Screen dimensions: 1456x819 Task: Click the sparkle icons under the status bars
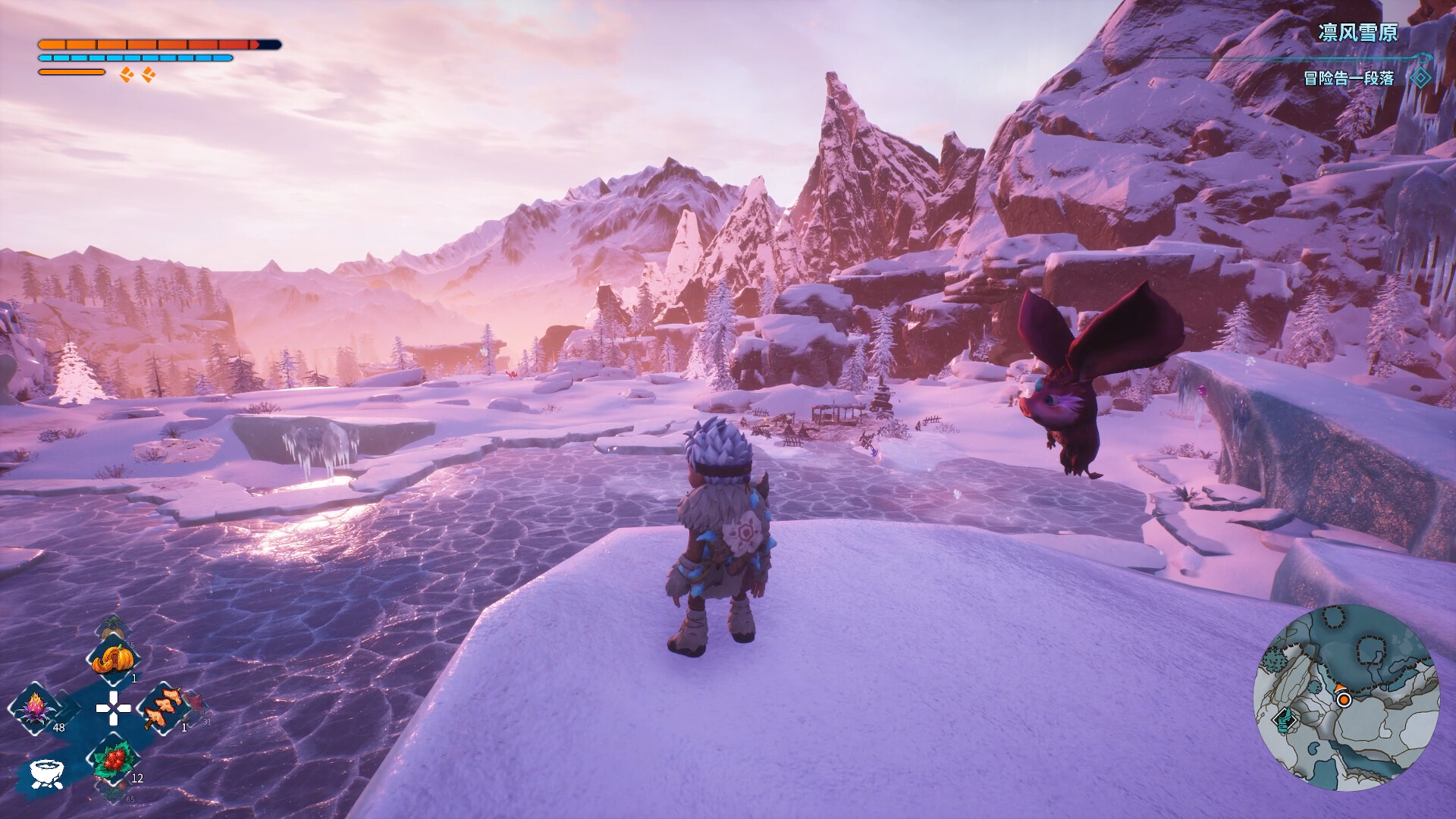[137, 74]
